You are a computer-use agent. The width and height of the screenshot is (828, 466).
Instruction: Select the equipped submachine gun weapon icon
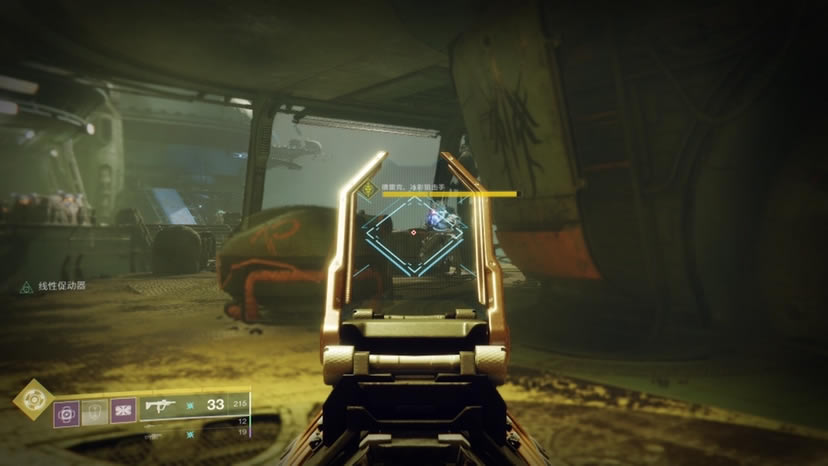[160, 406]
